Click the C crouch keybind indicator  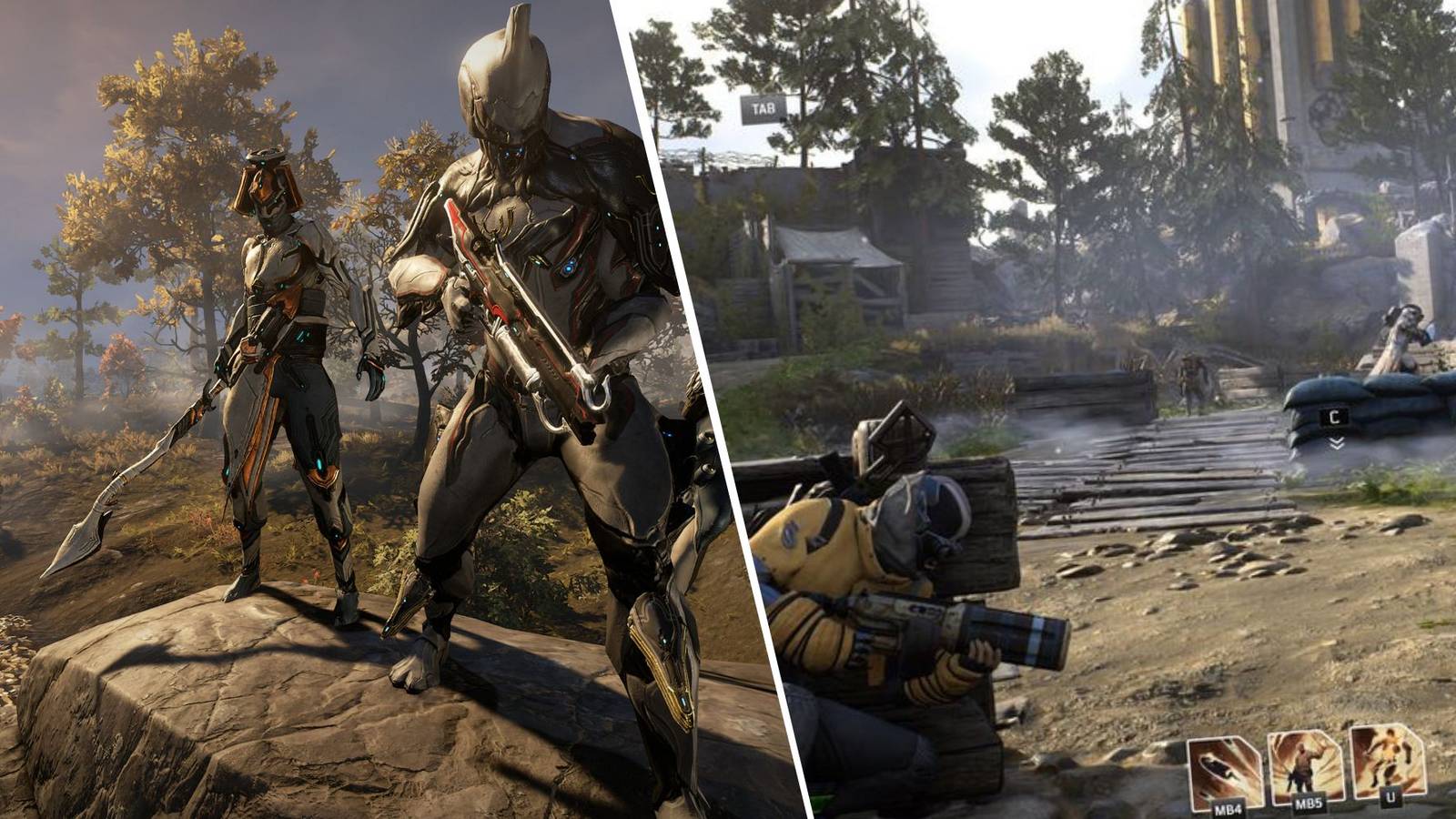[x=1334, y=417]
